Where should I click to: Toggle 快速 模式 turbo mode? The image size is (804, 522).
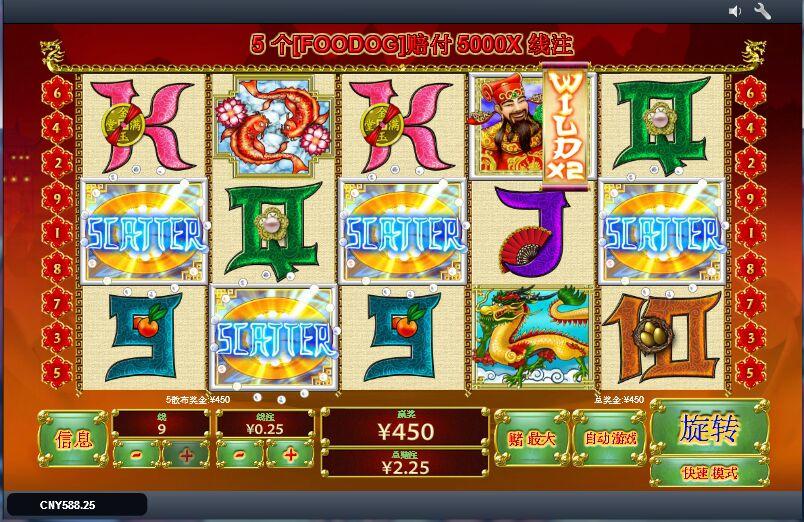pos(709,471)
